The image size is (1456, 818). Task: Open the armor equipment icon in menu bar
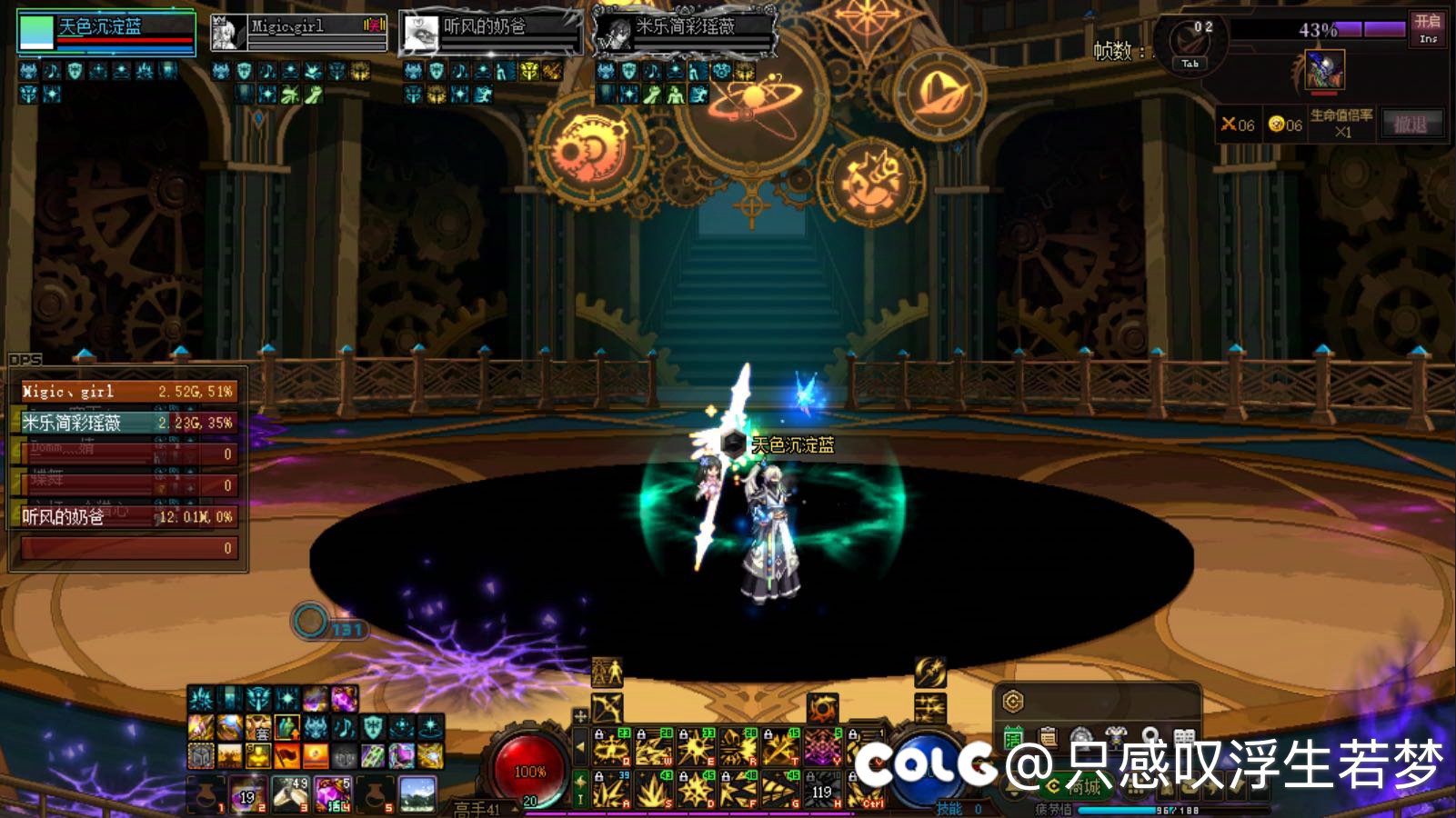pos(1116,737)
